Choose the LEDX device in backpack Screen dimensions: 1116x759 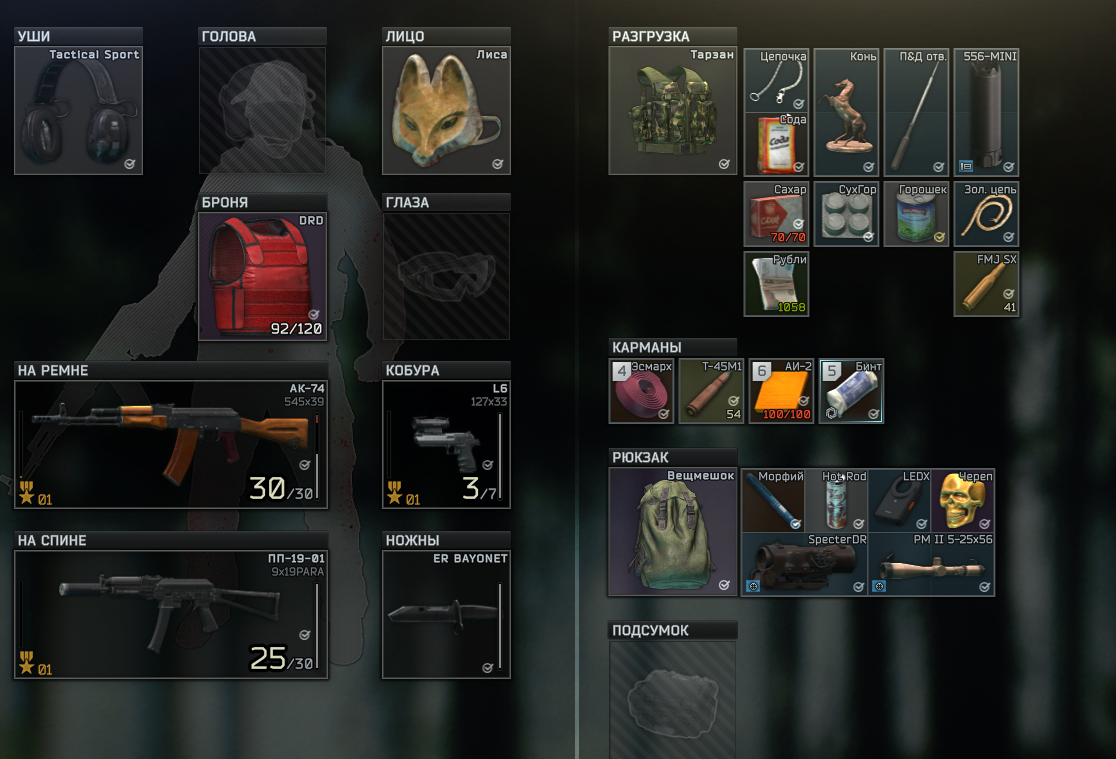click(x=898, y=501)
